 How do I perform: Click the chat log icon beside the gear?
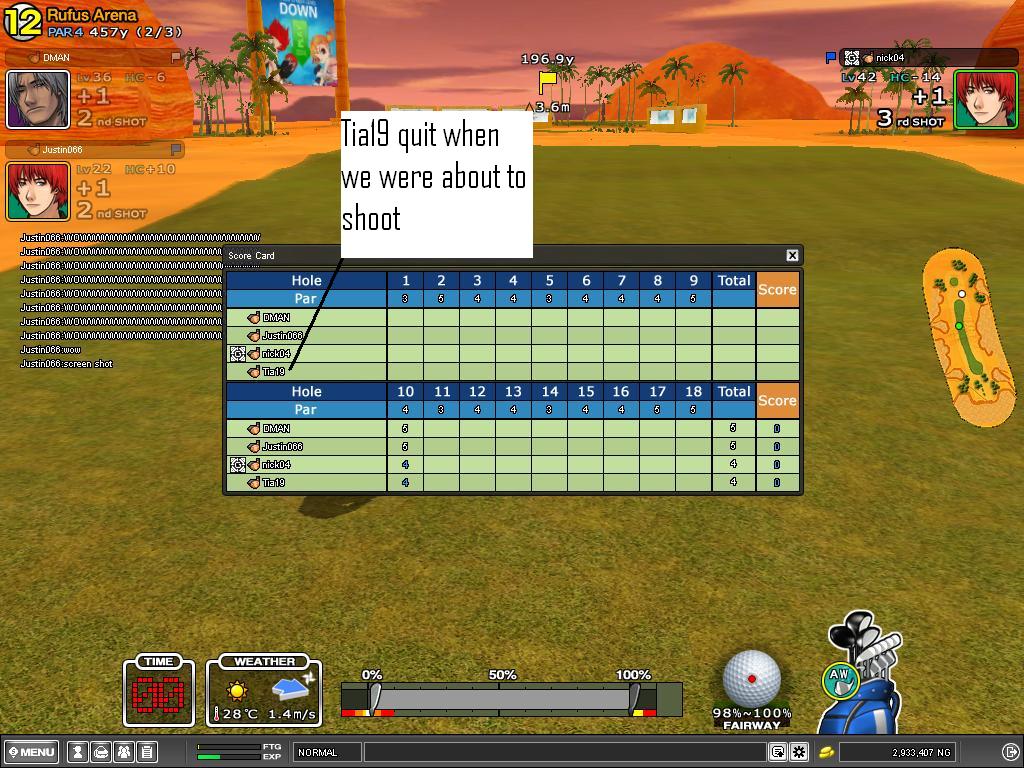778,752
